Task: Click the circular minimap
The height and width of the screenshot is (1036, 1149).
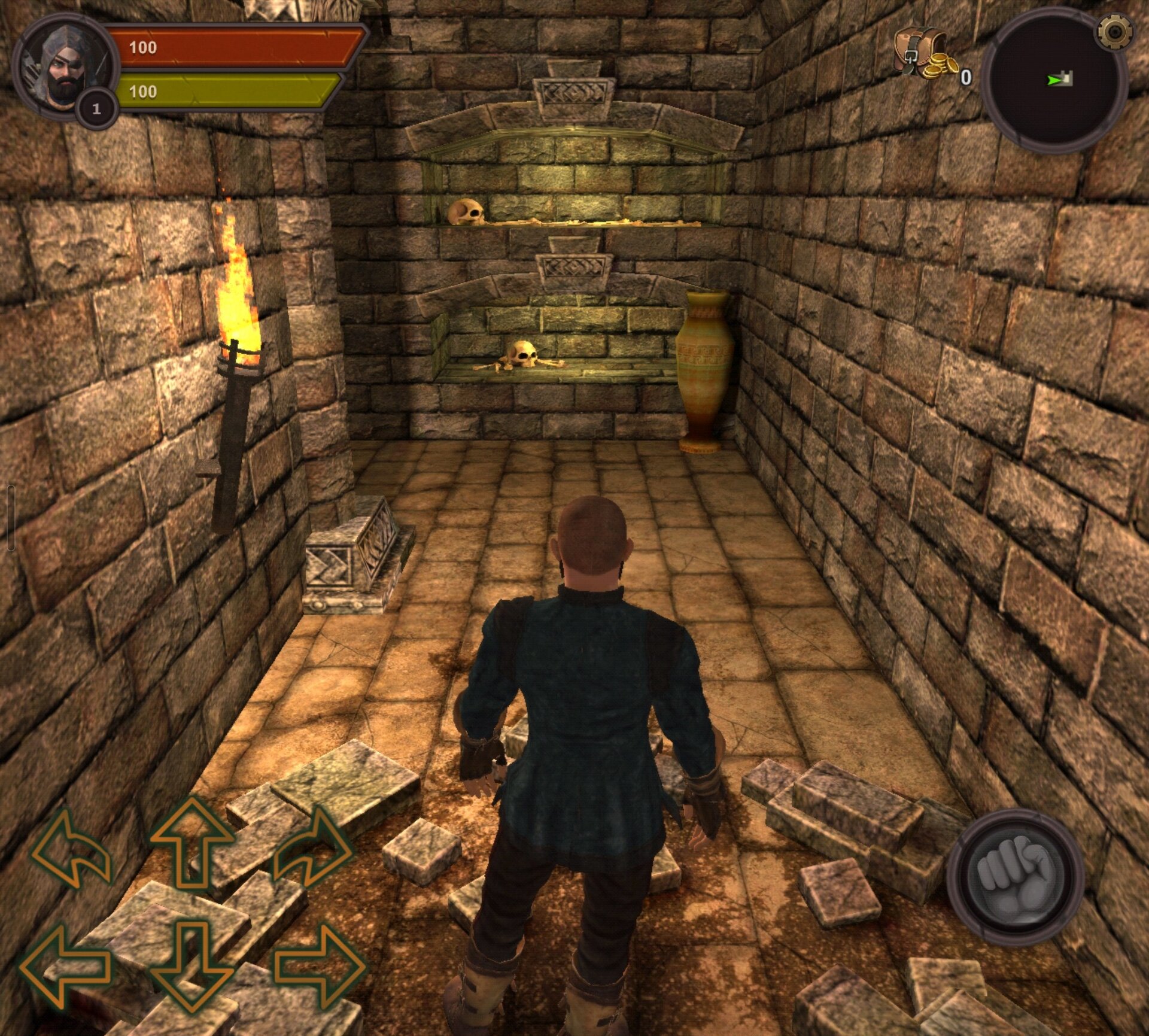Action: [1055, 83]
